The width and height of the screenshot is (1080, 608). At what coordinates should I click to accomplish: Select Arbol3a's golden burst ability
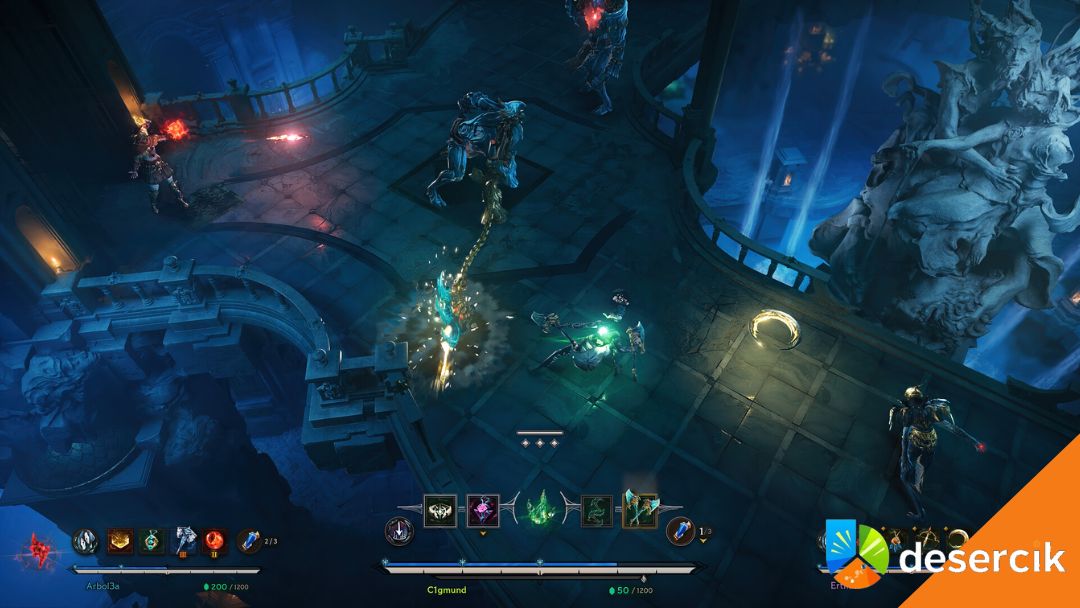pos(121,541)
